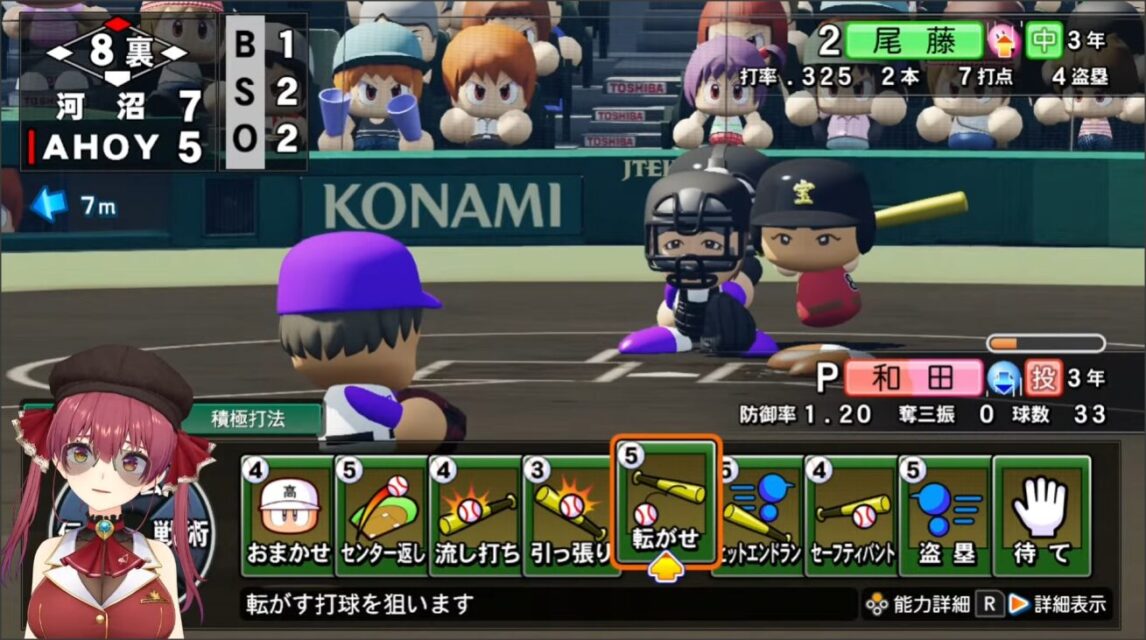Image resolution: width=1146 pixels, height=640 pixels.
Task: Select the おまかせ auto command card
Action: [x=288, y=515]
